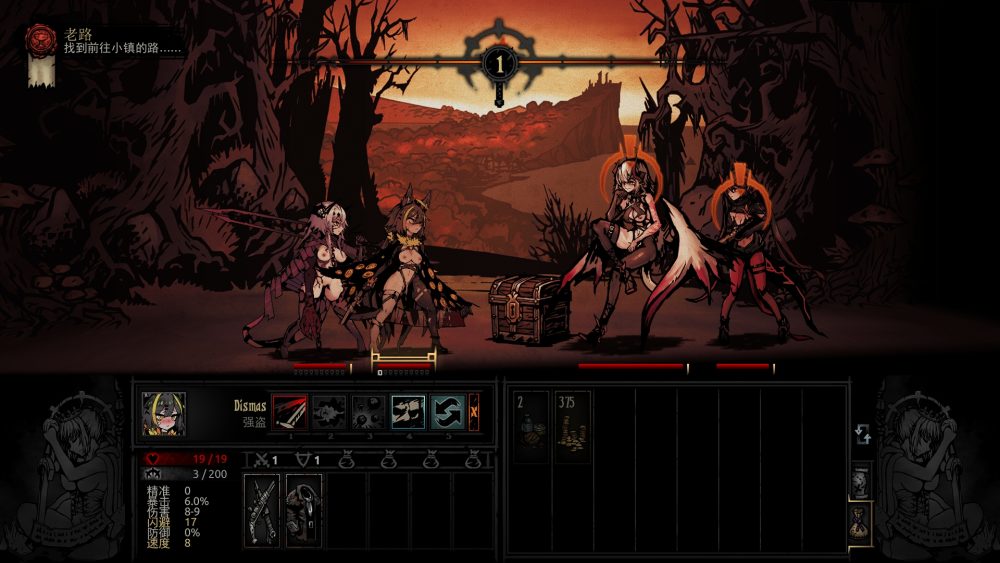Open the quest tracker scroll icon

pos(41,55)
